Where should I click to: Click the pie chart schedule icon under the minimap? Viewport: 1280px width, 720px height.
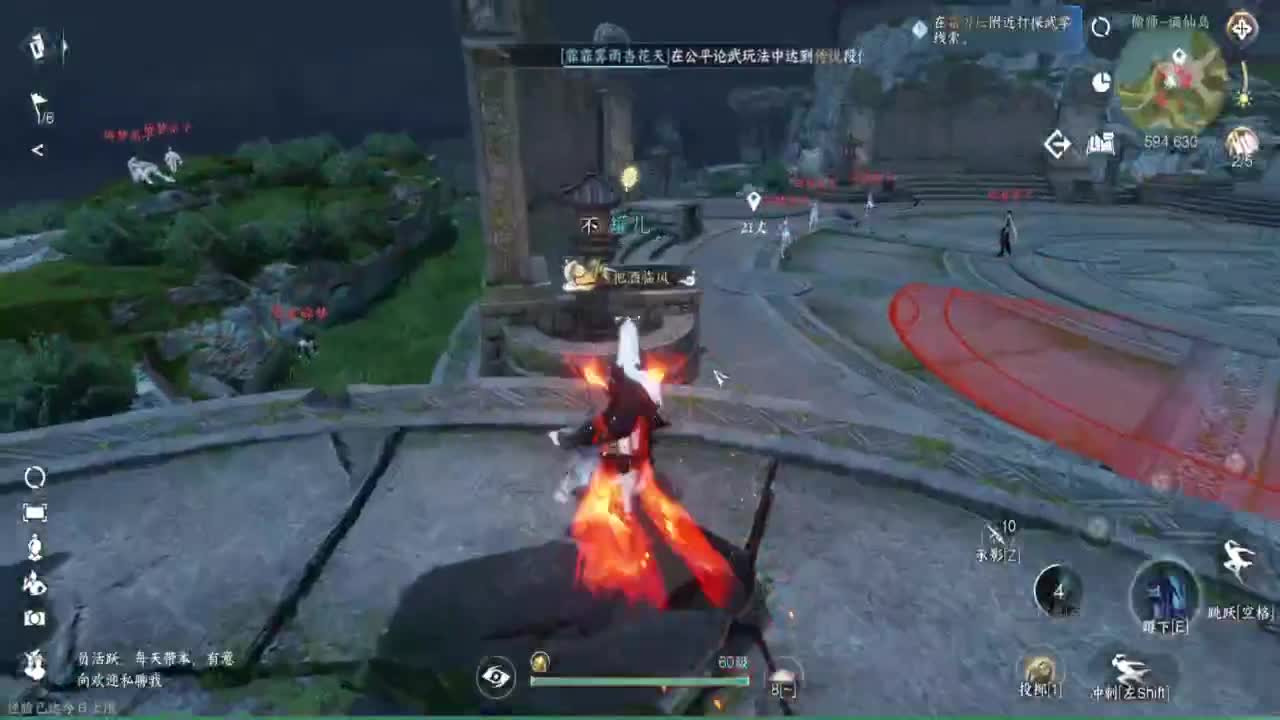click(1101, 82)
